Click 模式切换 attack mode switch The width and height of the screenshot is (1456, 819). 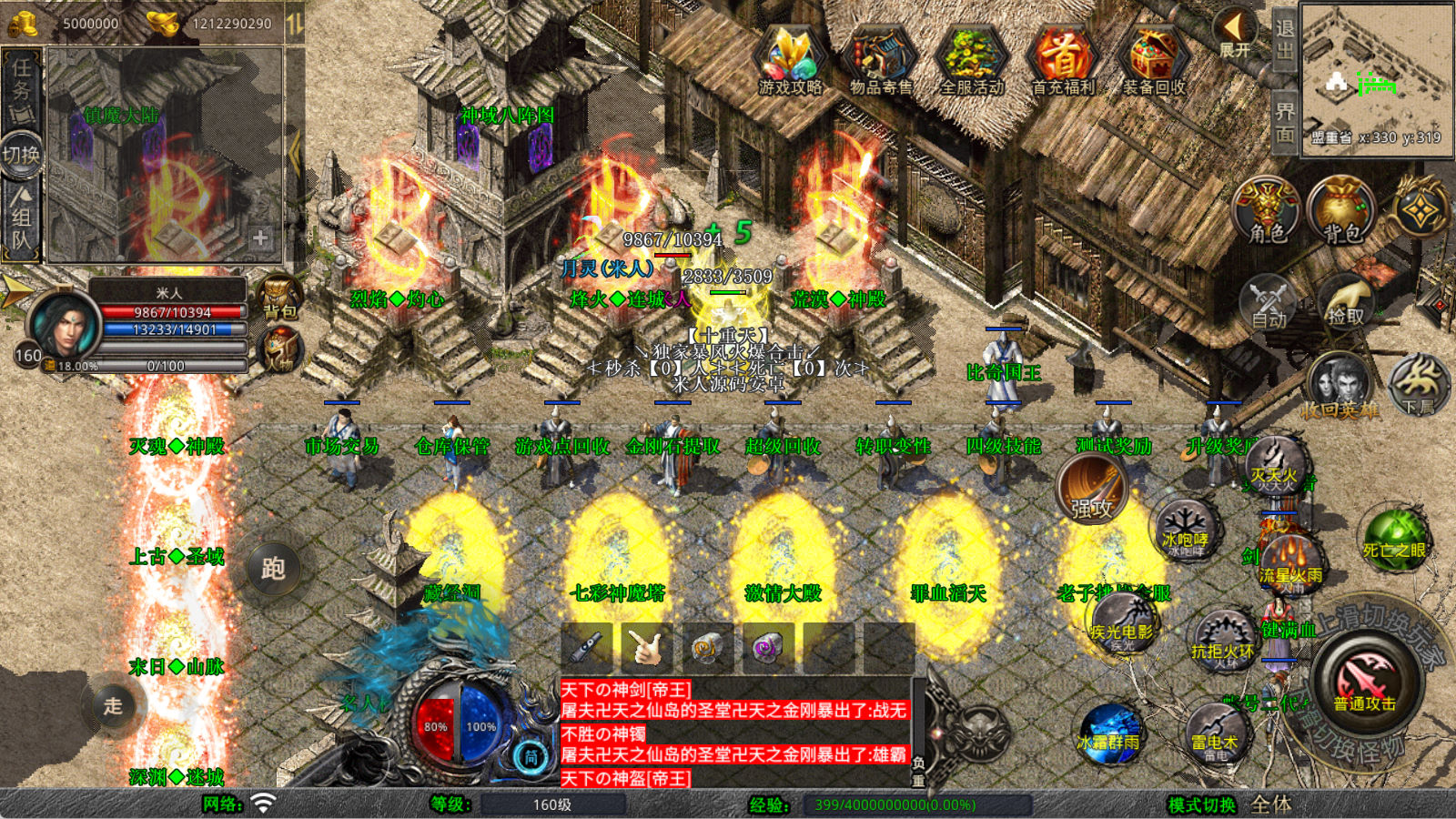[1202, 804]
